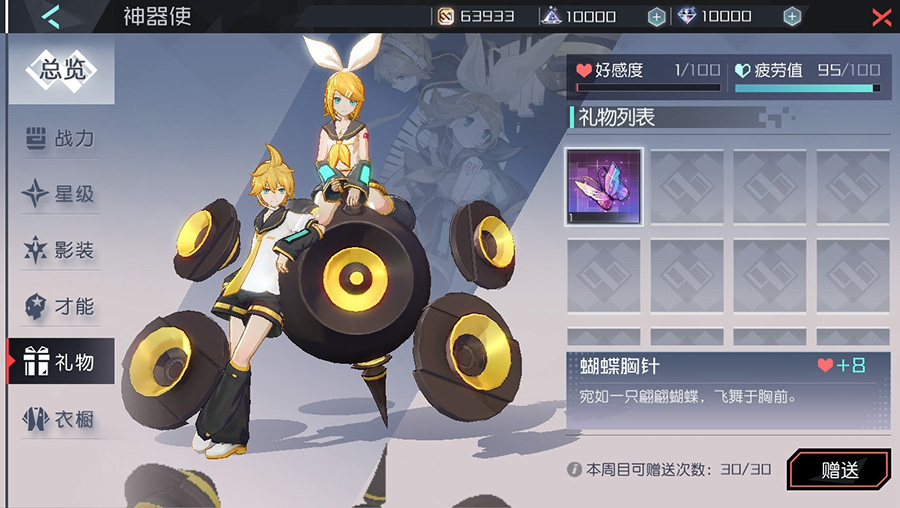Open the 影装 tab
Image resolution: width=900 pixels, height=508 pixels.
[62, 250]
